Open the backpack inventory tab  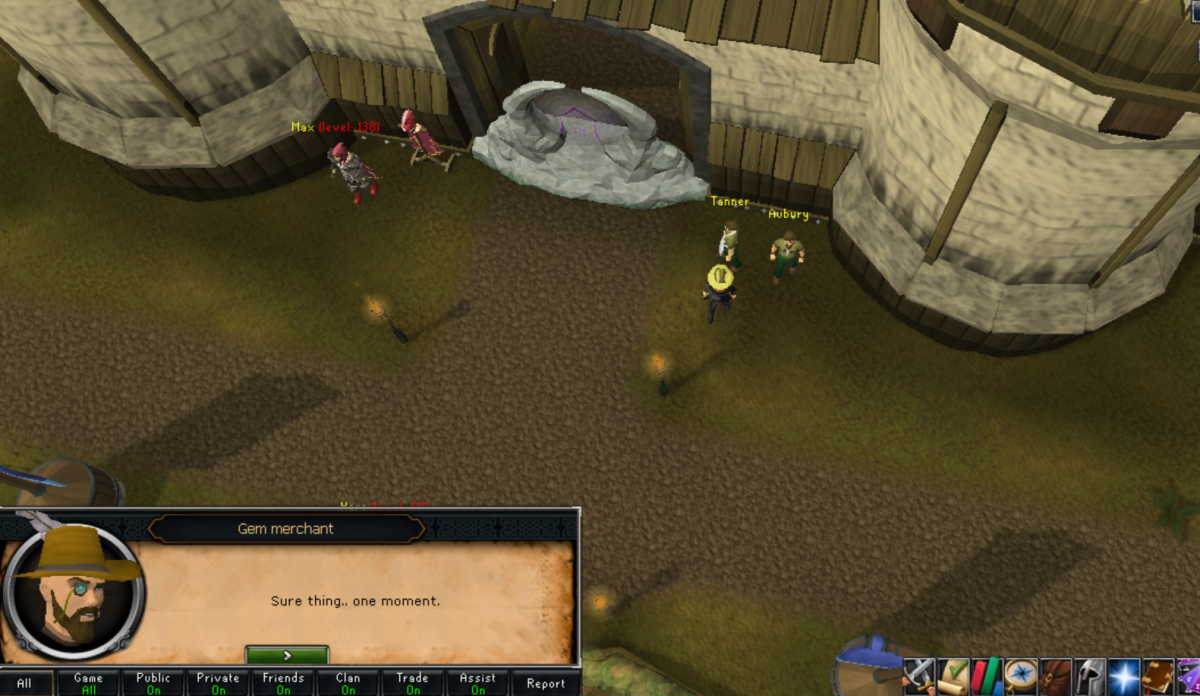1056,676
